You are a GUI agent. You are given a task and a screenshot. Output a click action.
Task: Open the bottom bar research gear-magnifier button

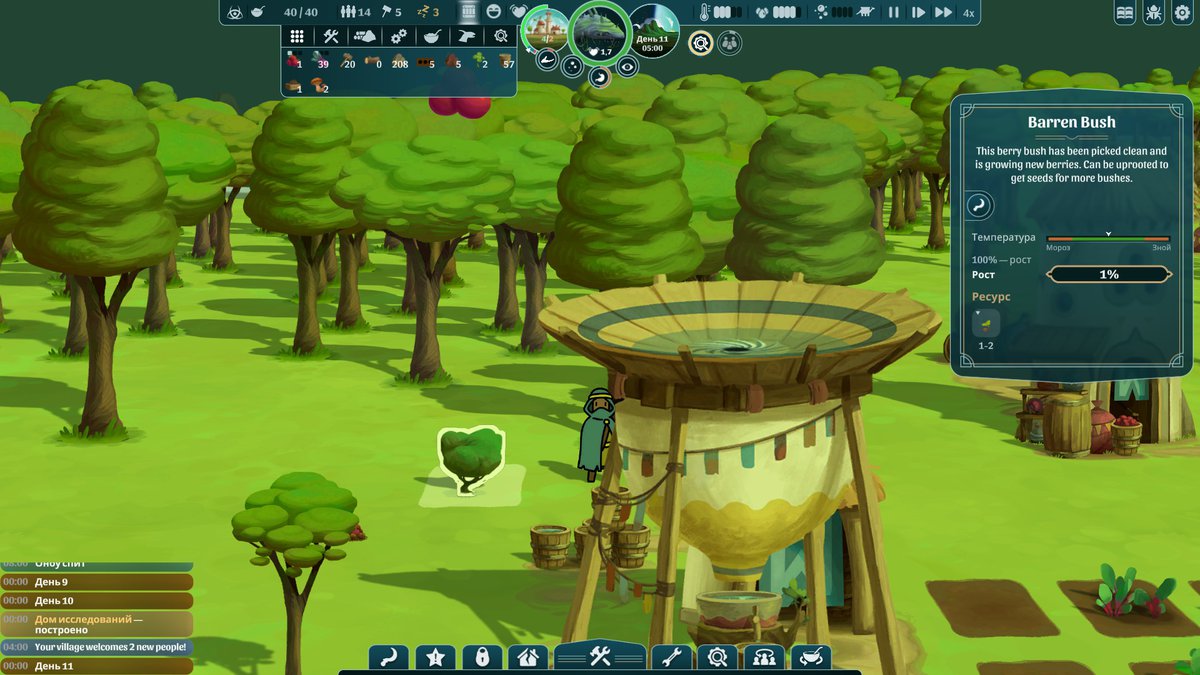pyautogui.click(x=717, y=658)
